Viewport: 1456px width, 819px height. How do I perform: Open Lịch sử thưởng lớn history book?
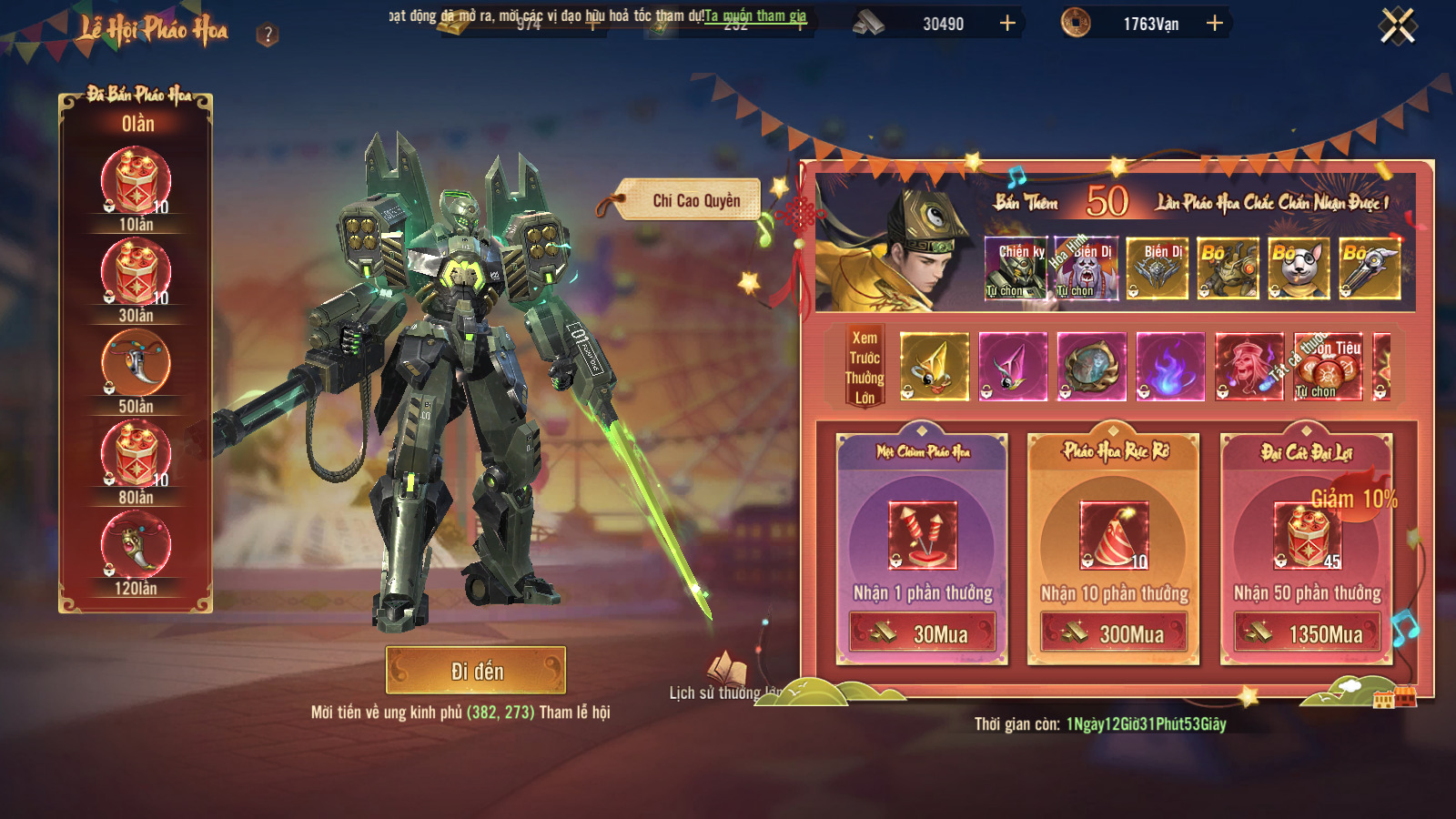click(726, 672)
